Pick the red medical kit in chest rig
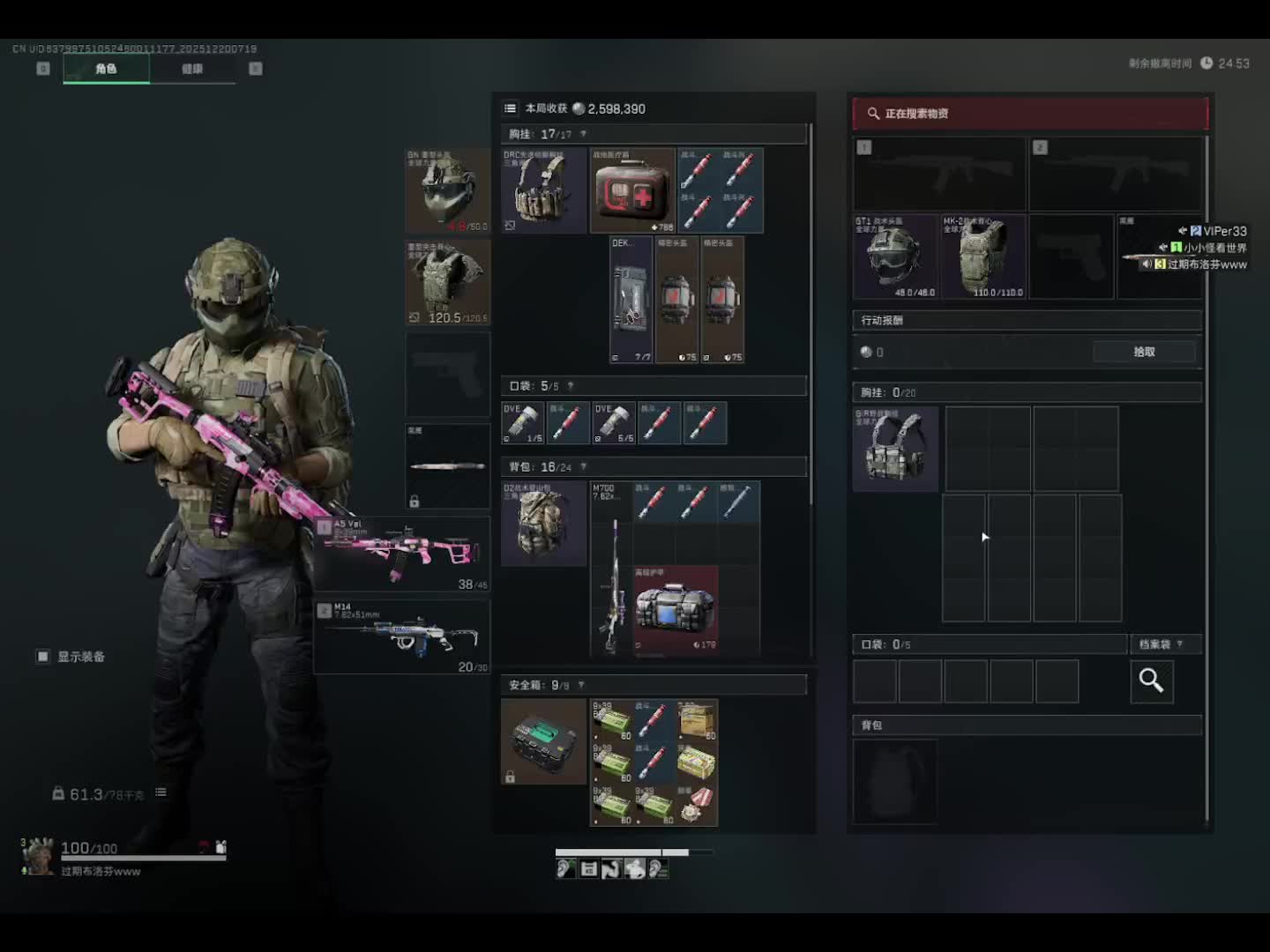This screenshot has height=952, width=1270. [x=632, y=190]
